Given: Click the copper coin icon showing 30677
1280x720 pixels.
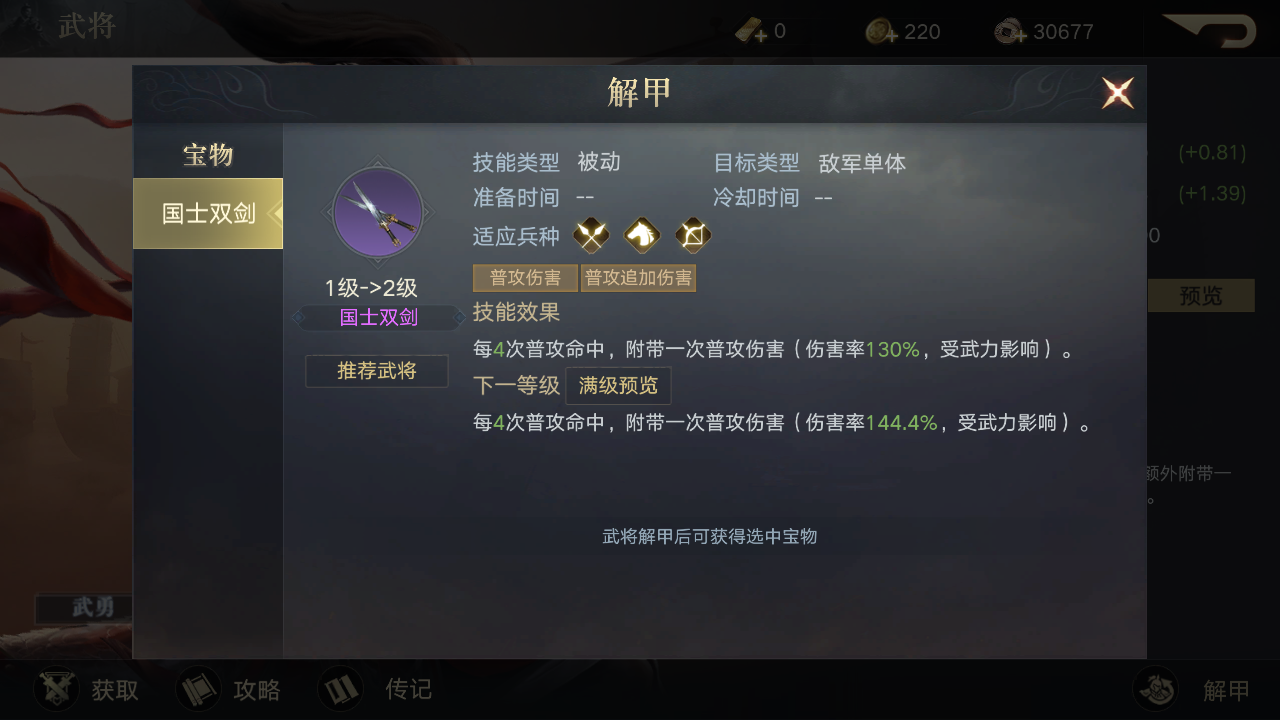Looking at the screenshot, I should [1003, 30].
